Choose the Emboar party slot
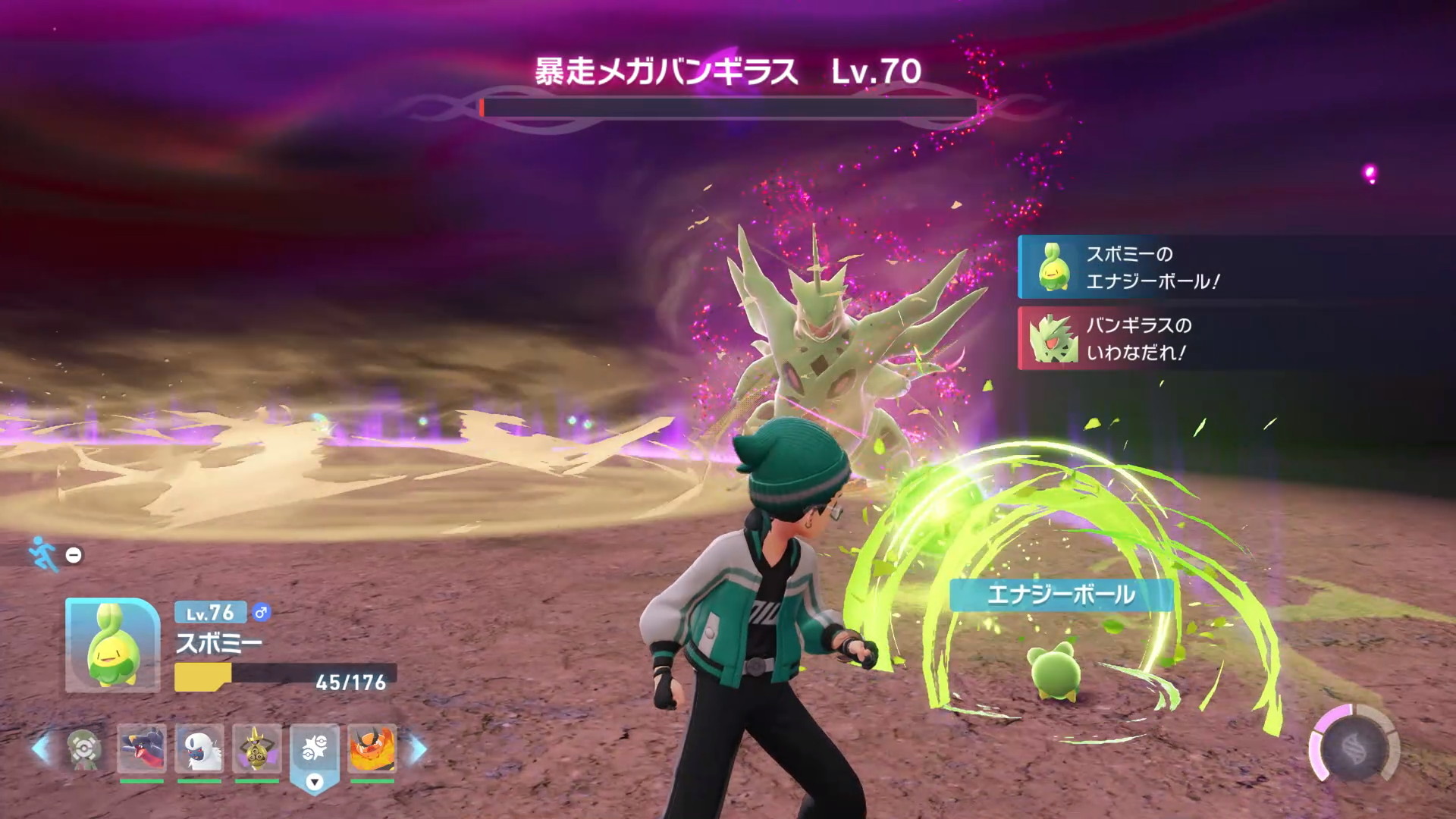The width and height of the screenshot is (1456, 819). (x=372, y=748)
